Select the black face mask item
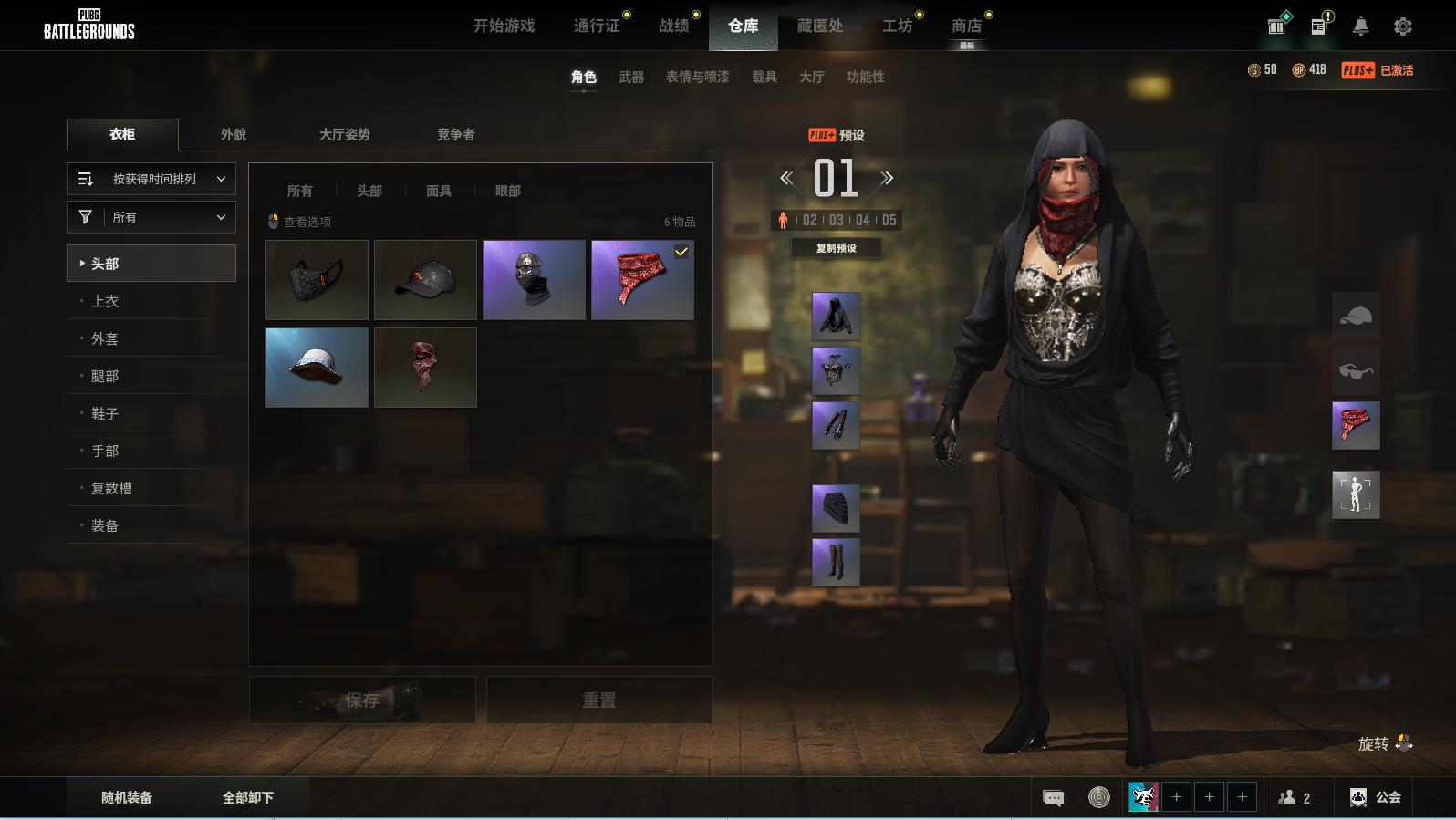This screenshot has width=1456, height=820. (x=317, y=279)
